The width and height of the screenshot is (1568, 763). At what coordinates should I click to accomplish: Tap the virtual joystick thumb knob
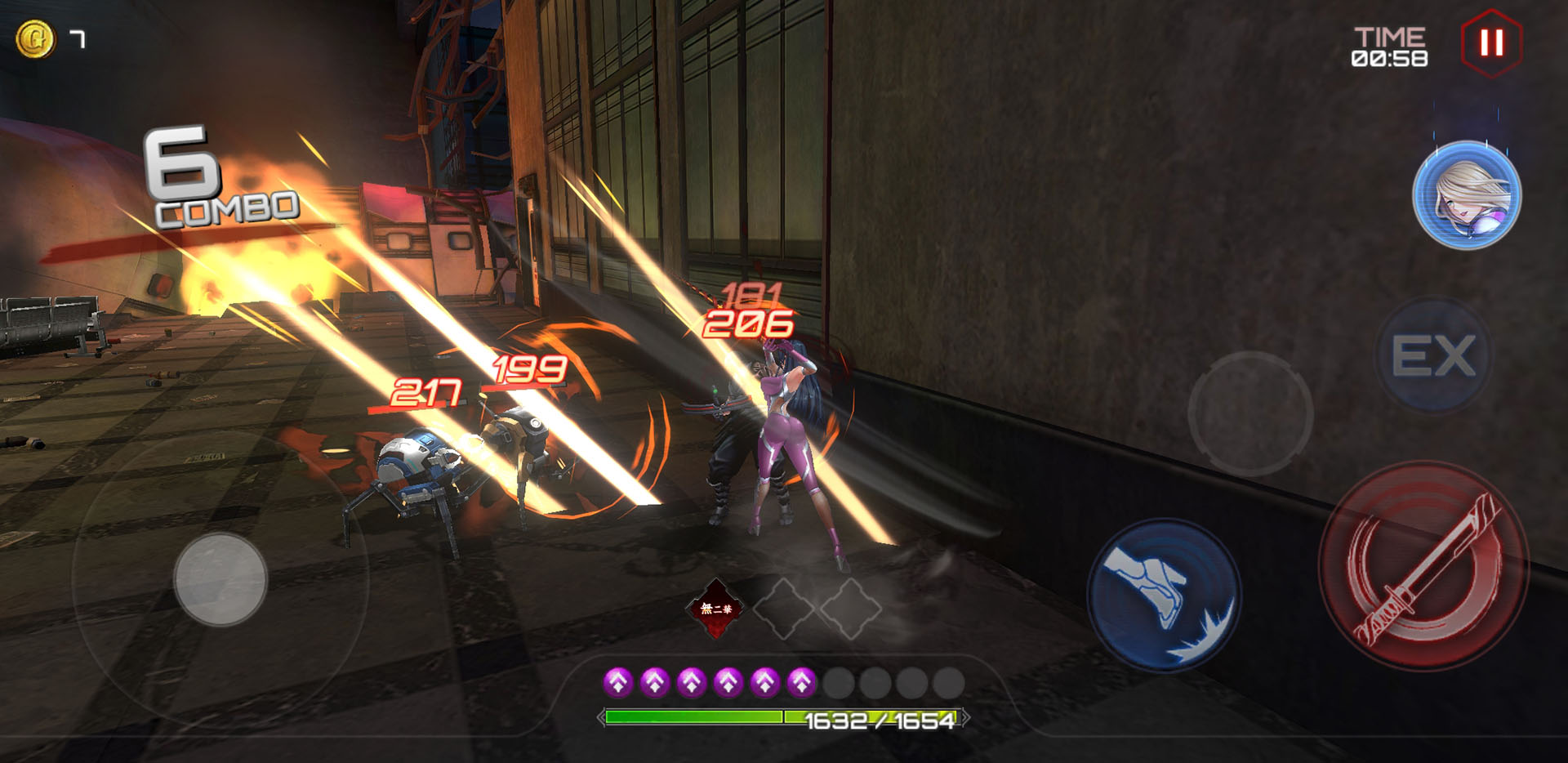point(220,579)
